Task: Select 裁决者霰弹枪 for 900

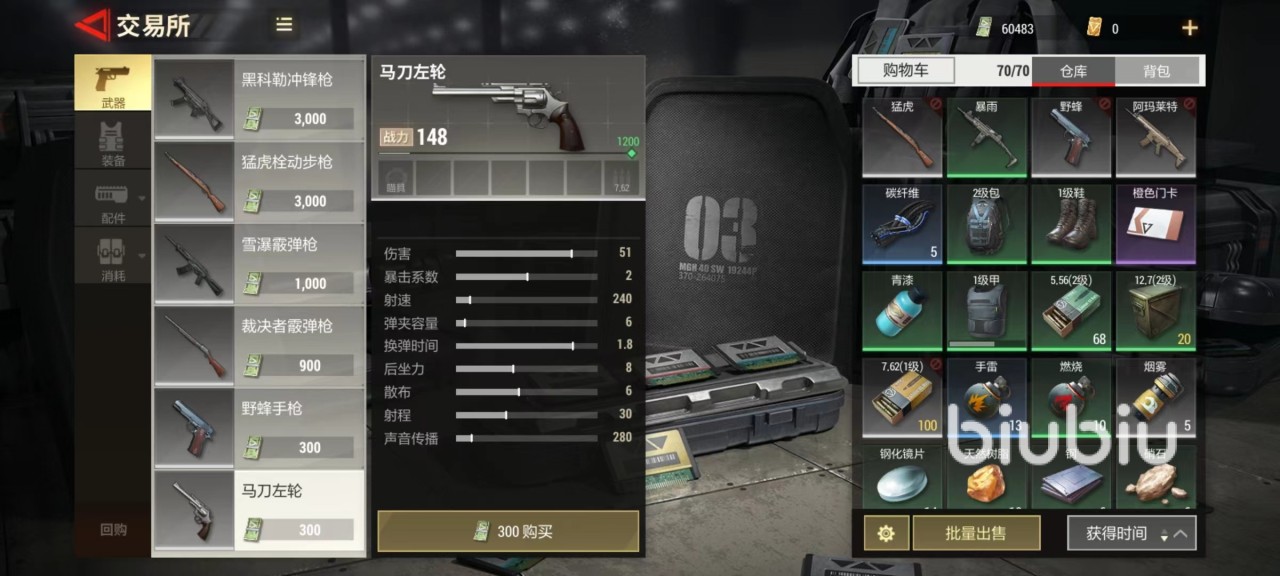Action: [259, 344]
